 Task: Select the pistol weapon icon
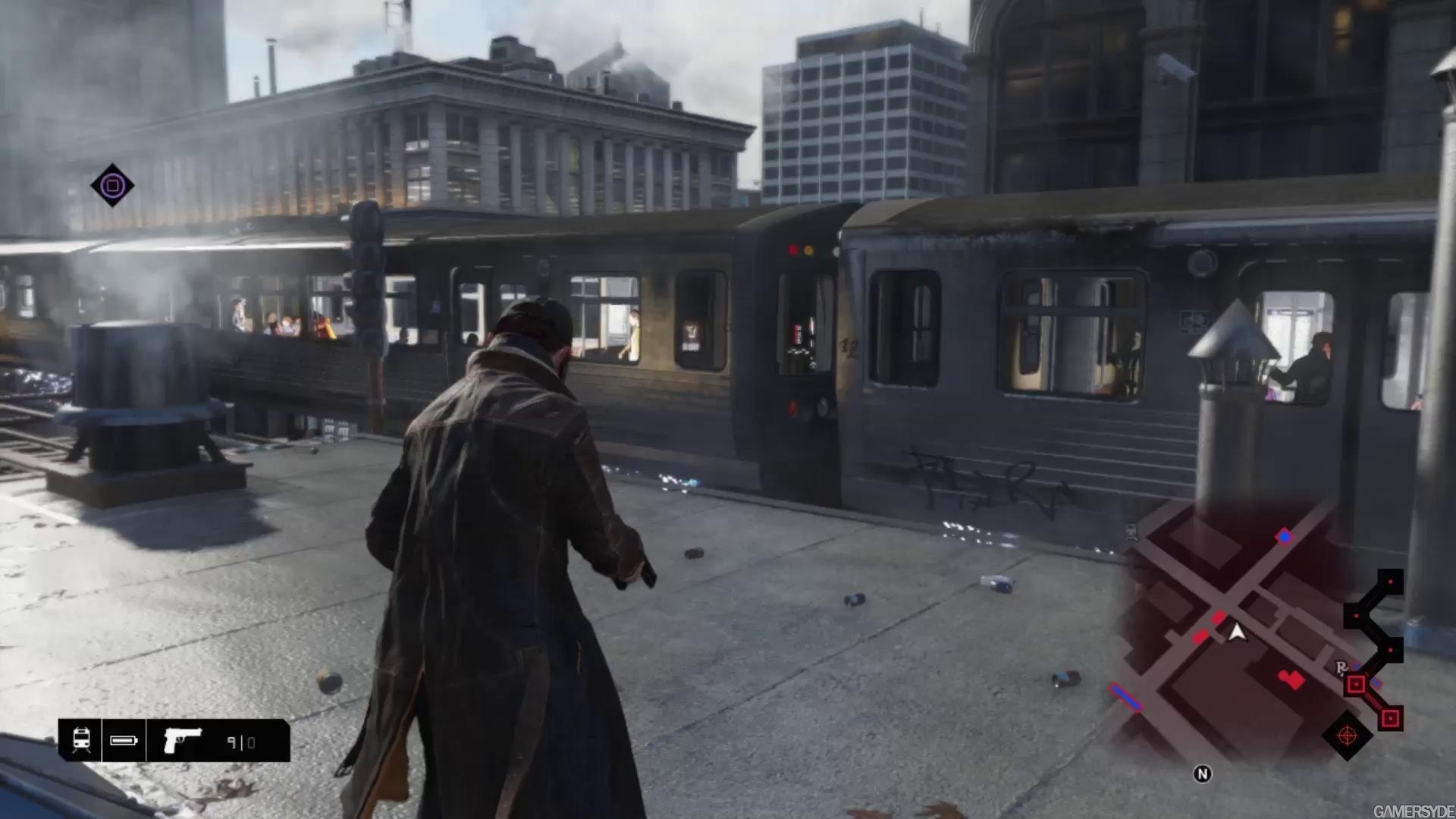(x=183, y=740)
